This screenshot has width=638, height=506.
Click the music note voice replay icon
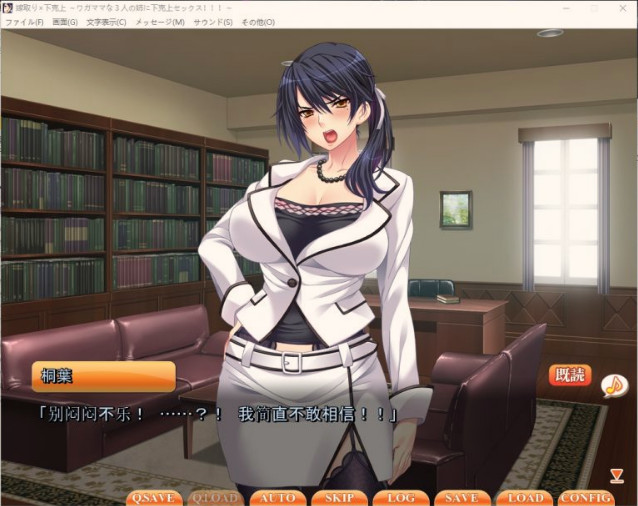(x=614, y=384)
